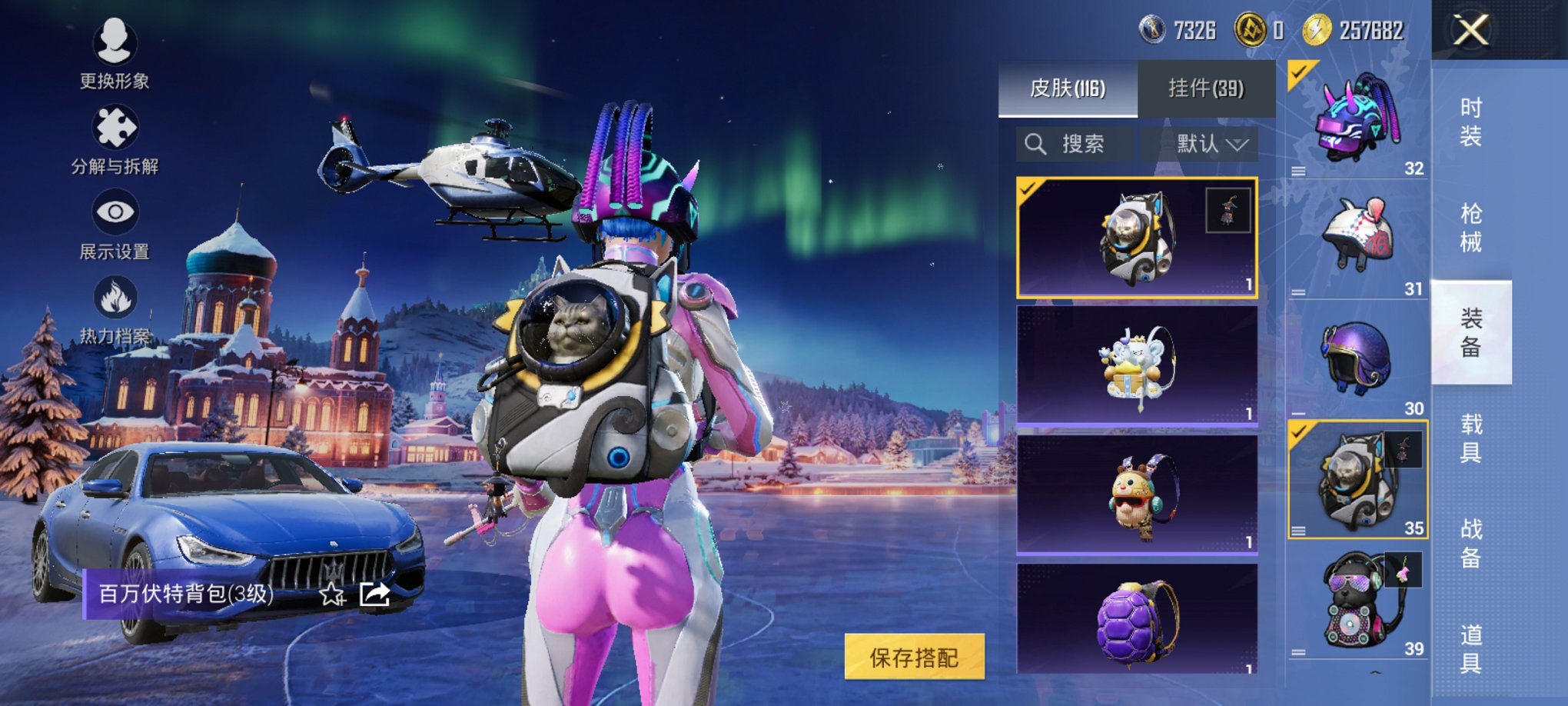1568x706 pixels.
Task: Save the outfit with 保存搭配
Action: [914, 657]
